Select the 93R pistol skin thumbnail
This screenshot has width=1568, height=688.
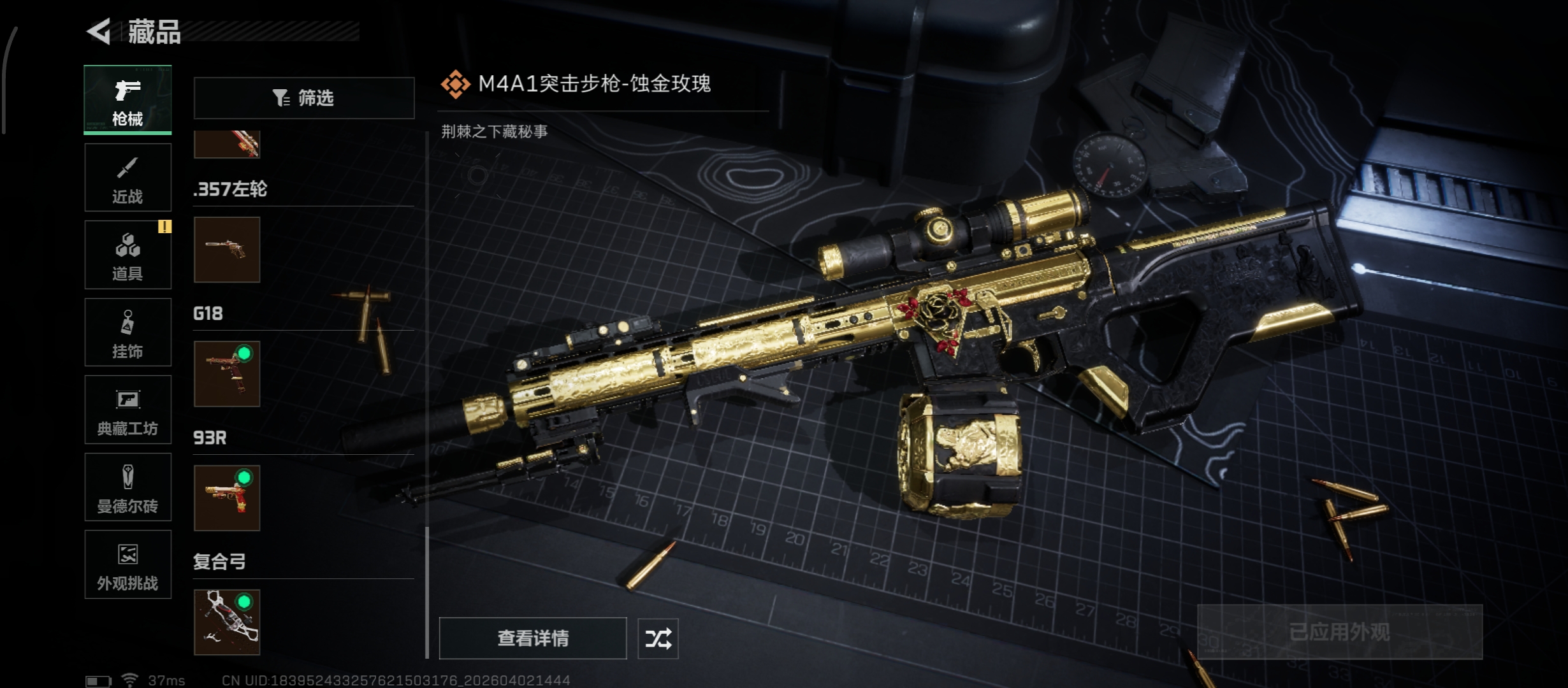pos(227,498)
